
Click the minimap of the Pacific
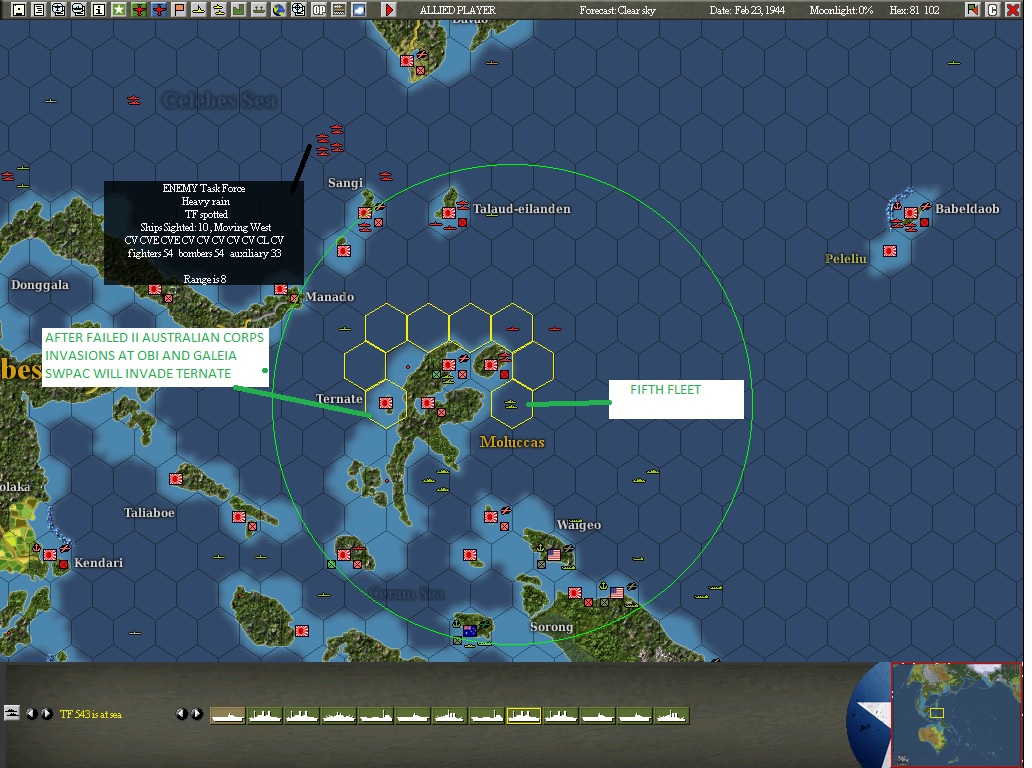coord(957,714)
